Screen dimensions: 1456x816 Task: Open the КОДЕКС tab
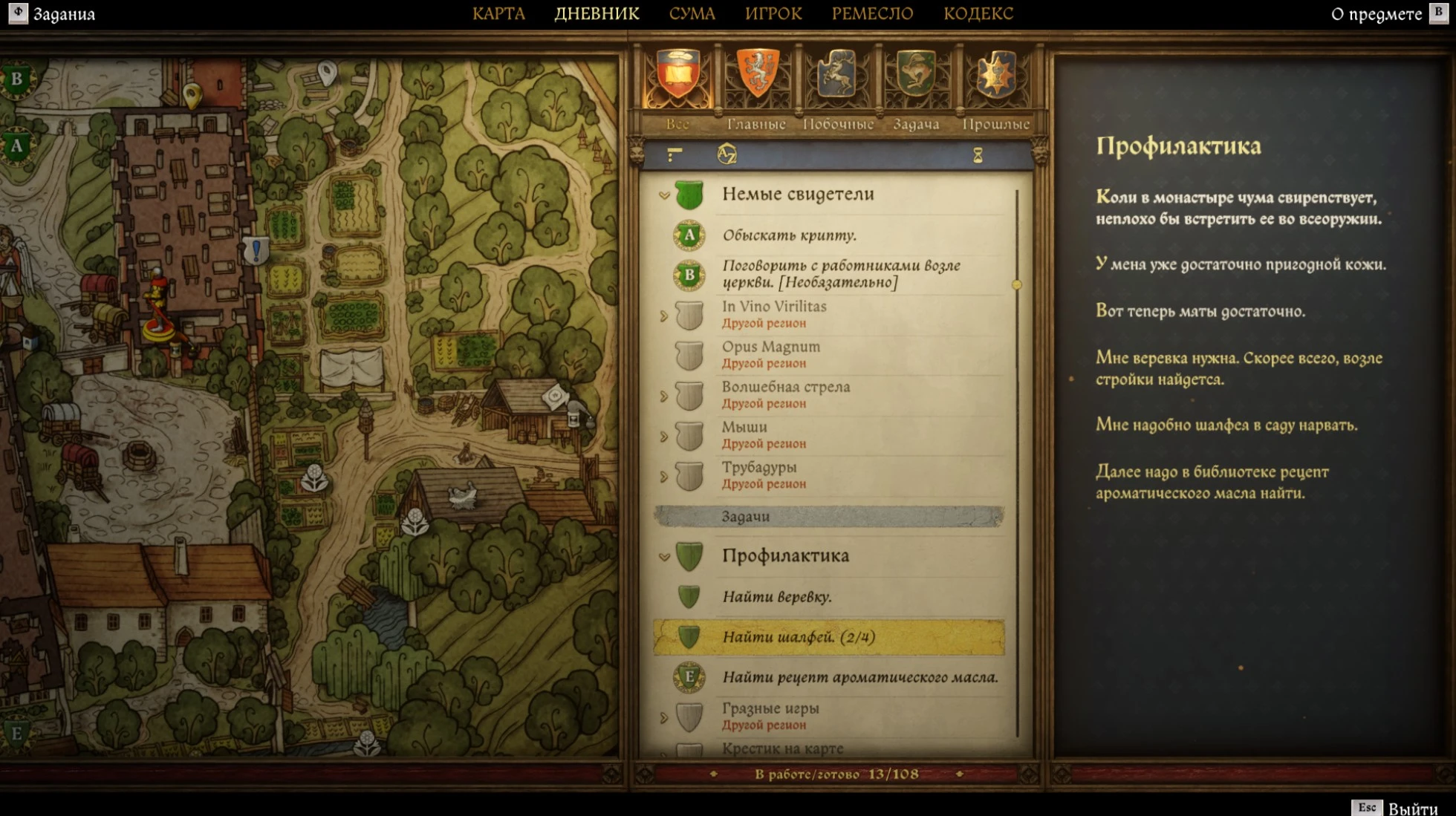tap(978, 13)
